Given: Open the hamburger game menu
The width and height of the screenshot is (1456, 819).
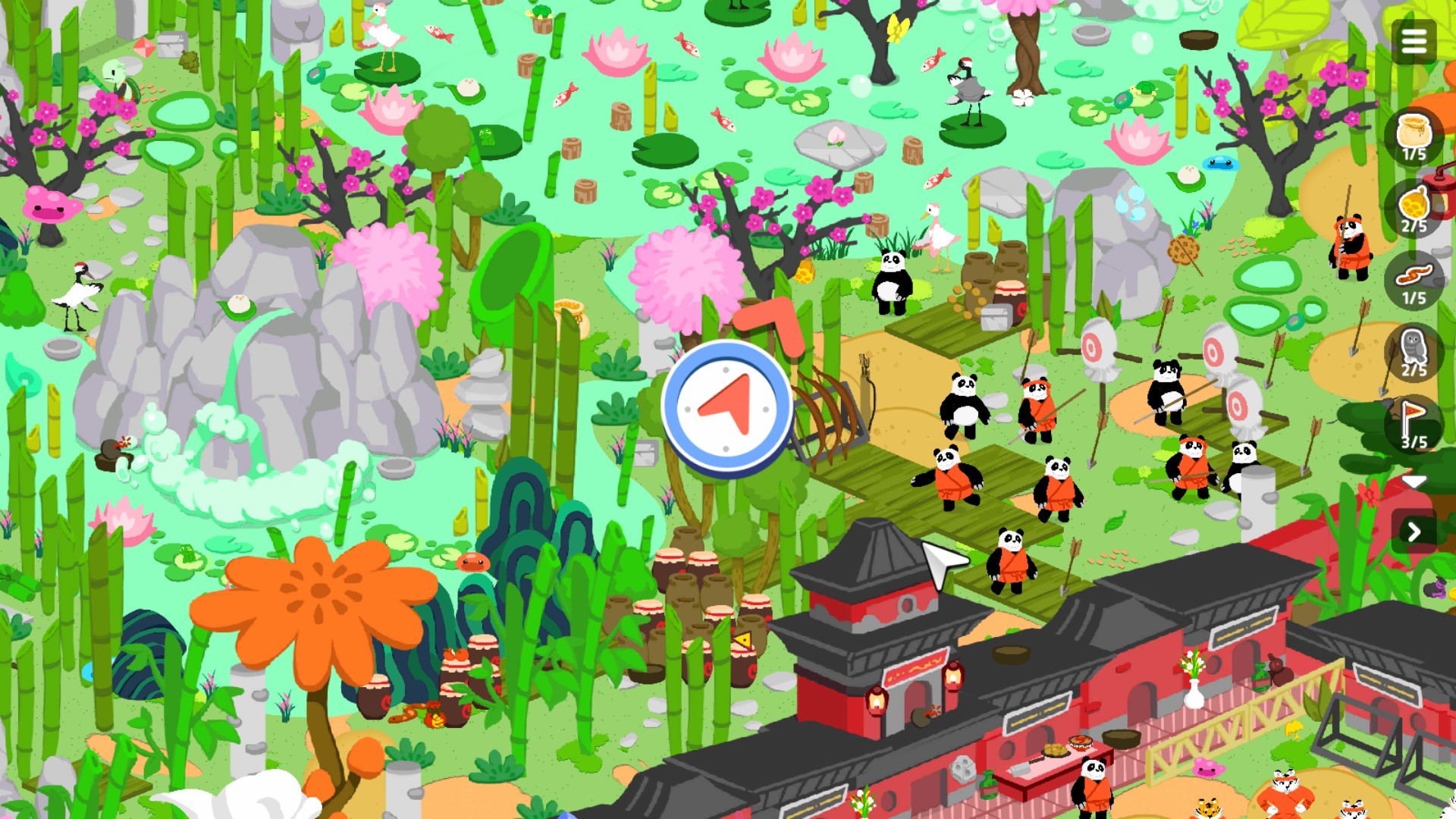Looking at the screenshot, I should click(1415, 42).
